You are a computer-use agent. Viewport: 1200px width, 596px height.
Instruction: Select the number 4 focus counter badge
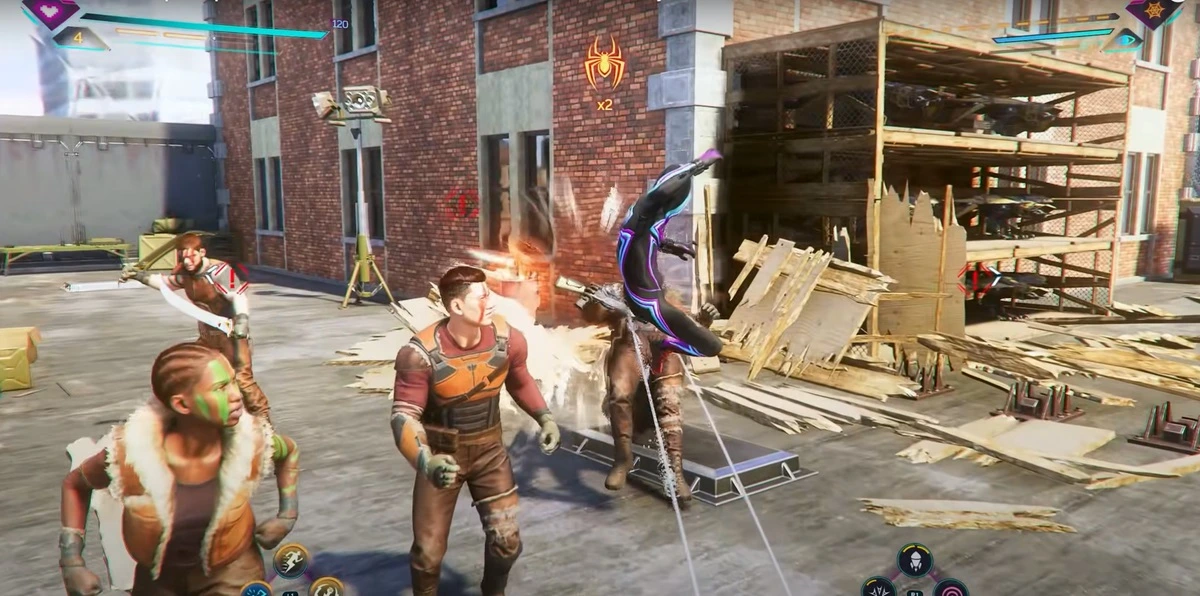[x=77, y=38]
